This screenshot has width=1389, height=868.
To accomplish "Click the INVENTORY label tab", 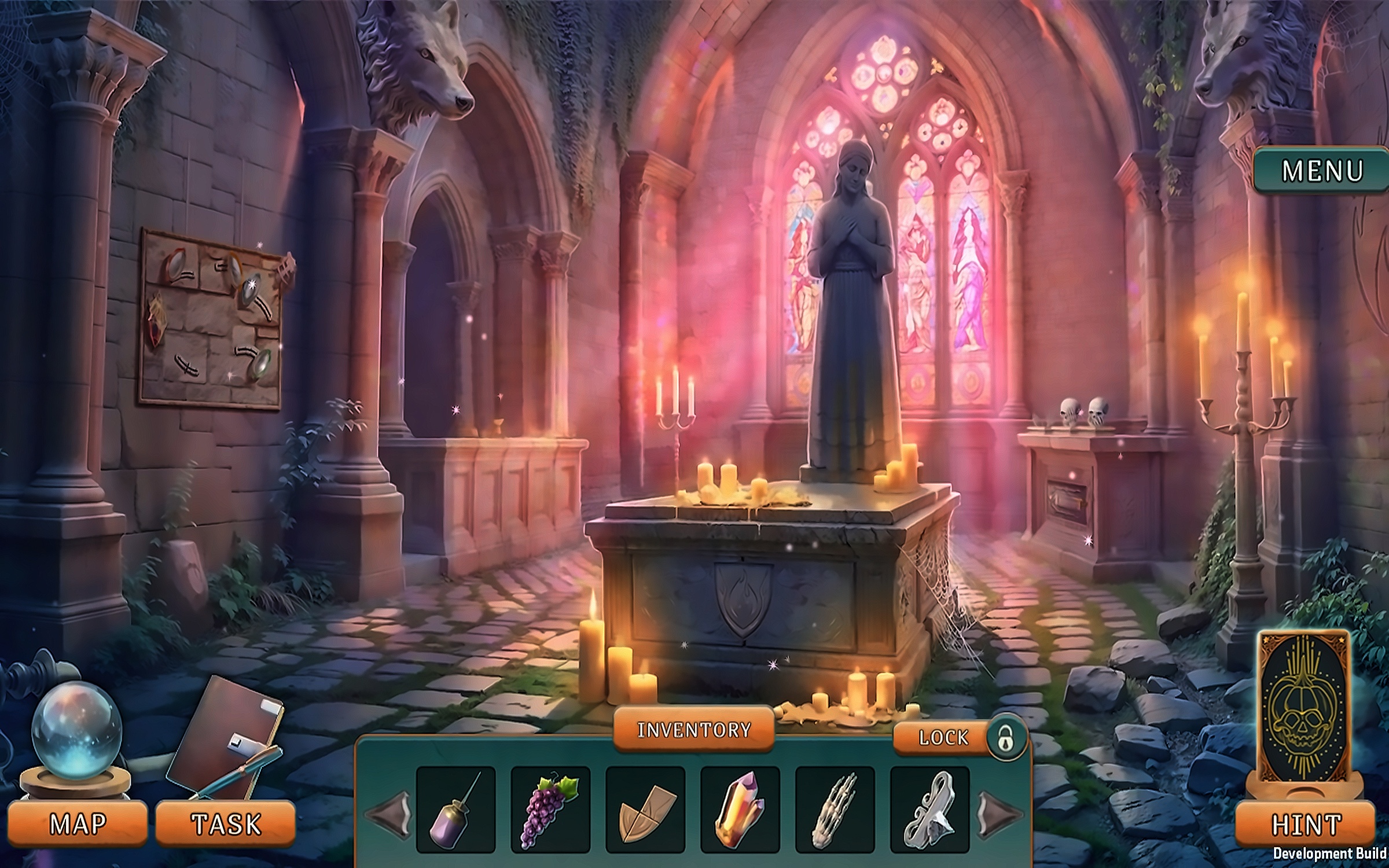I will [x=694, y=730].
